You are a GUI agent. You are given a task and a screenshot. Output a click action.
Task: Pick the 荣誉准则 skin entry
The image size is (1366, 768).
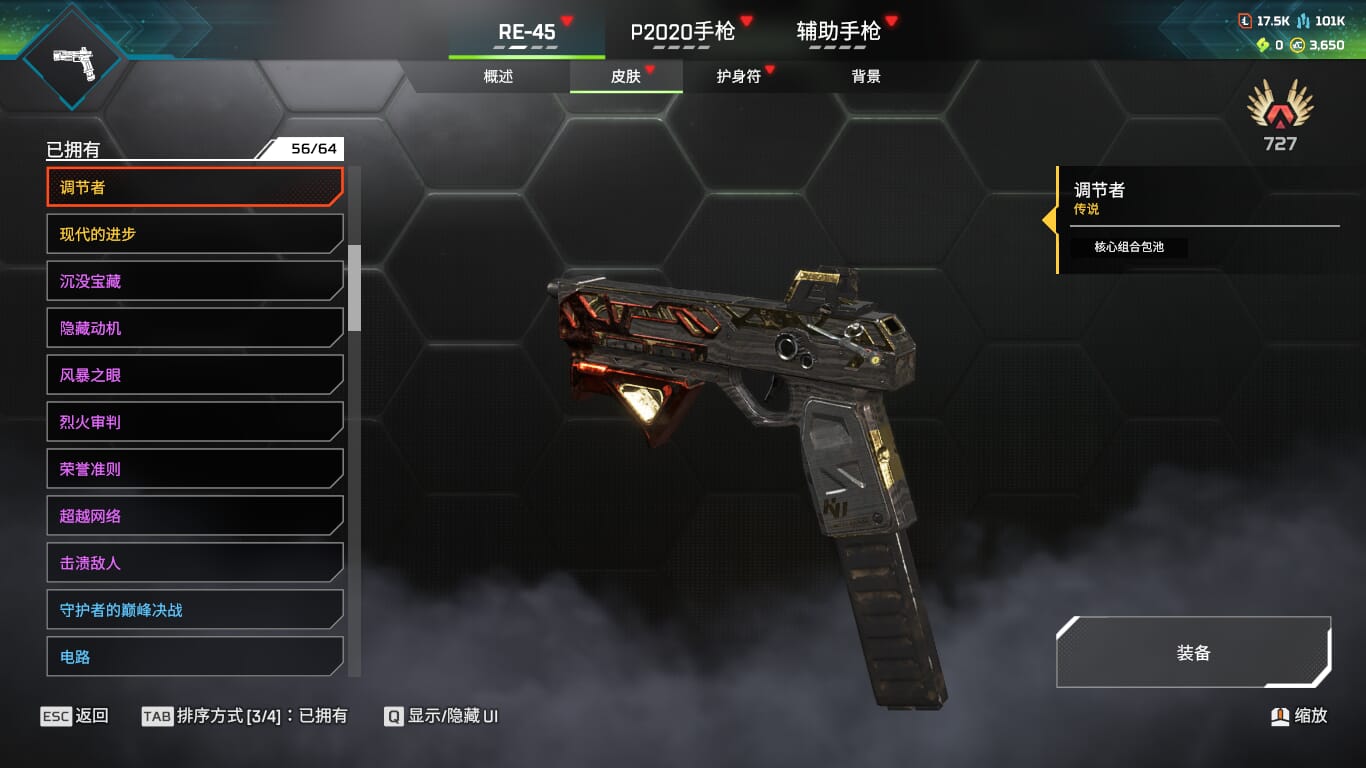195,469
